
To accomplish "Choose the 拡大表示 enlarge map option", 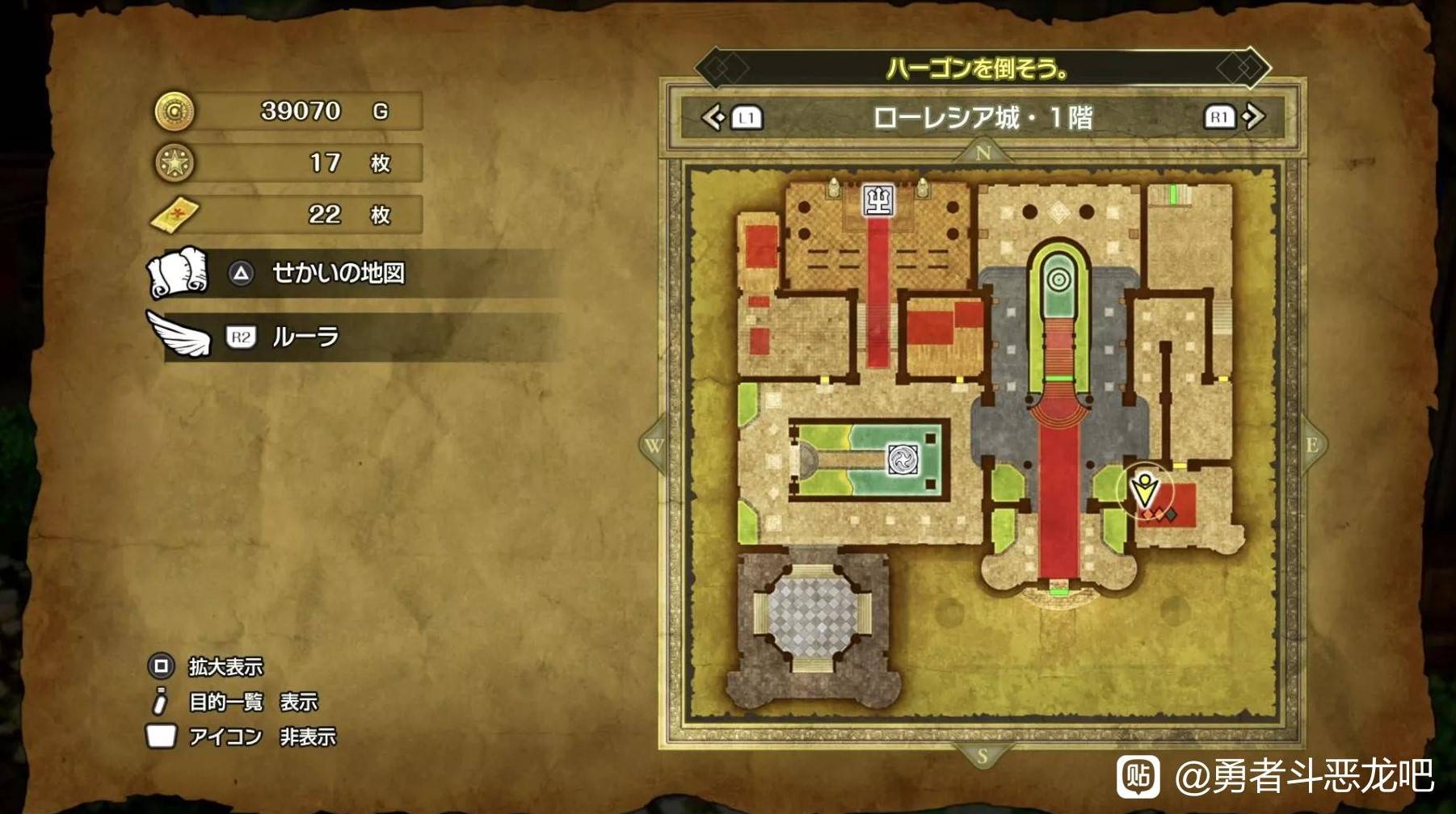I will point(225,666).
